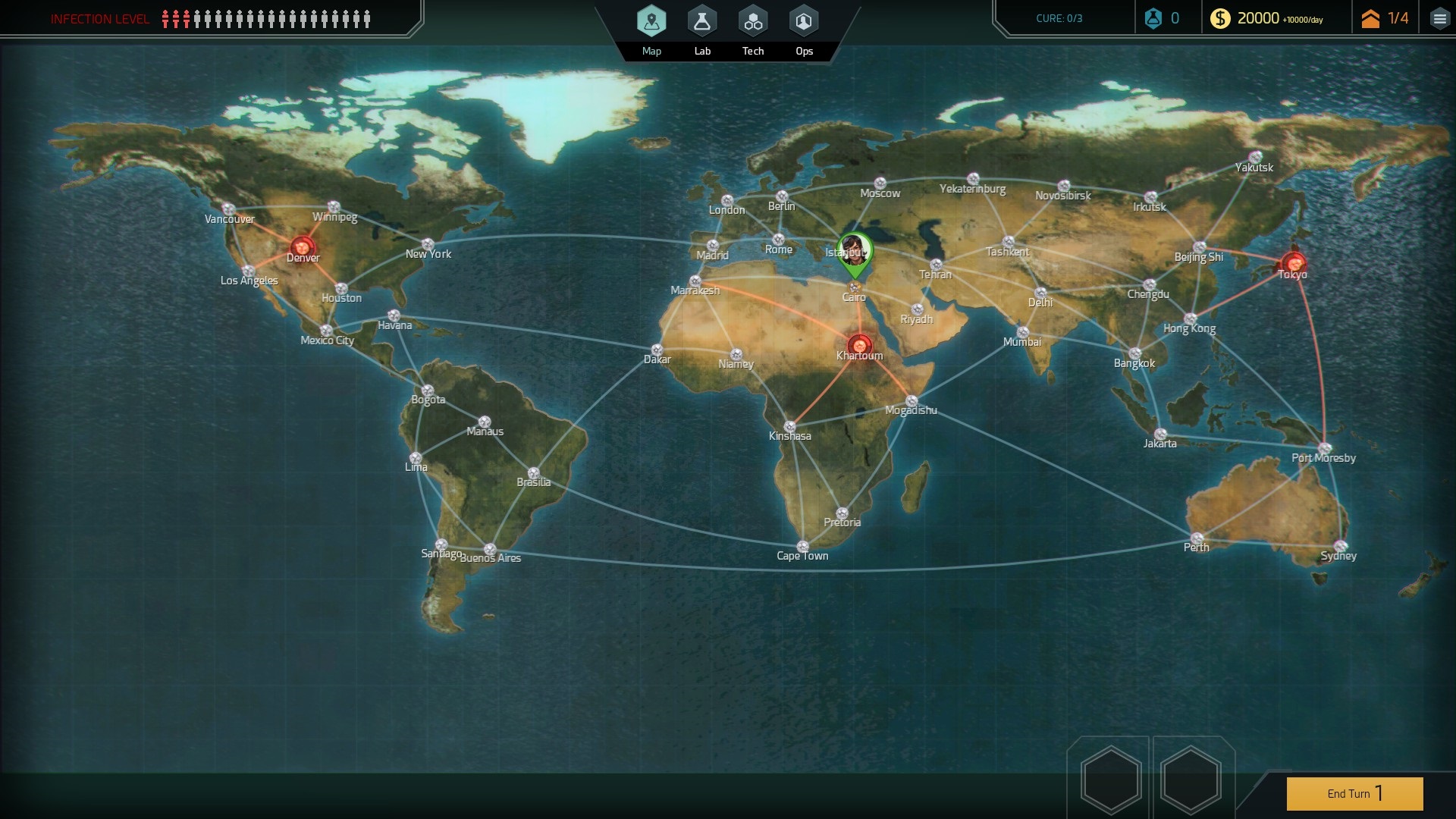This screenshot has height=819, width=1456.
Task: Open the Tech tree
Action: click(752, 23)
